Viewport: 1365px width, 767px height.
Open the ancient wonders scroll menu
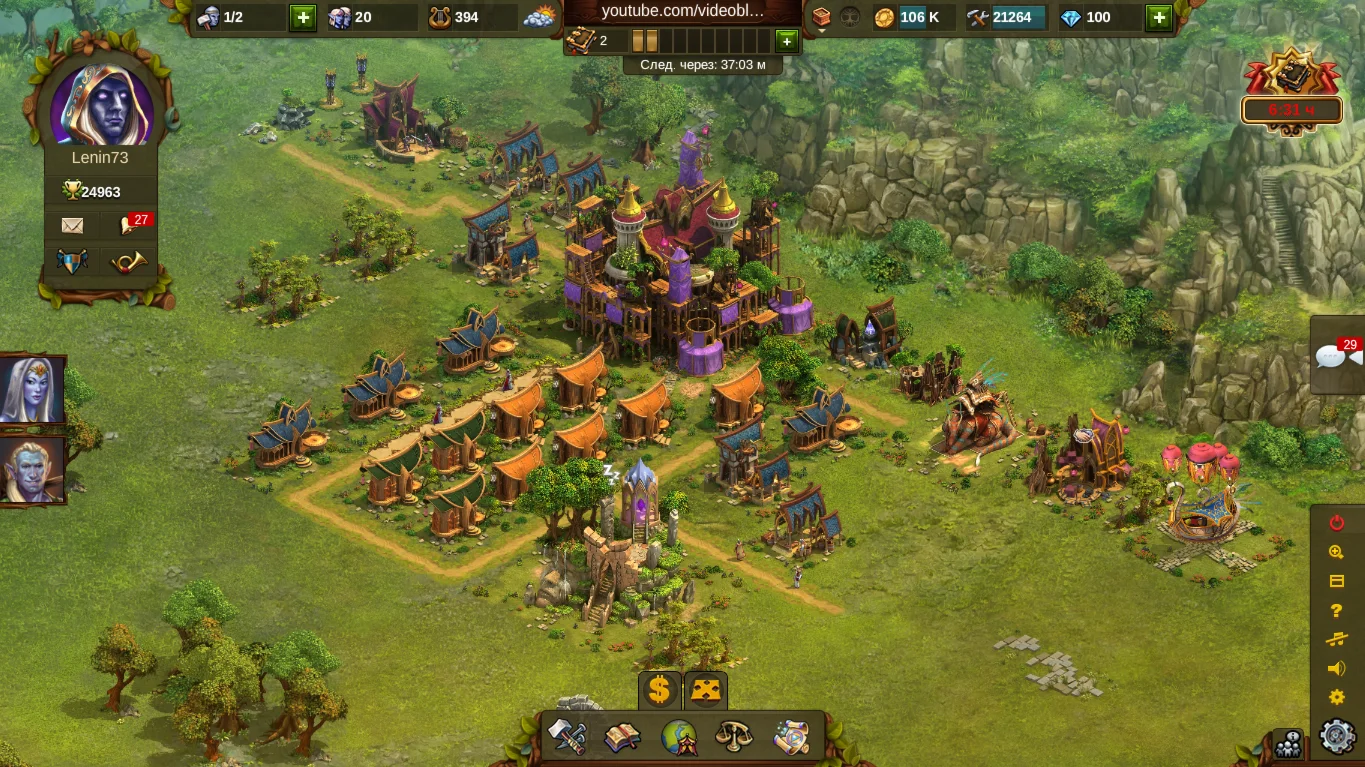click(x=791, y=738)
